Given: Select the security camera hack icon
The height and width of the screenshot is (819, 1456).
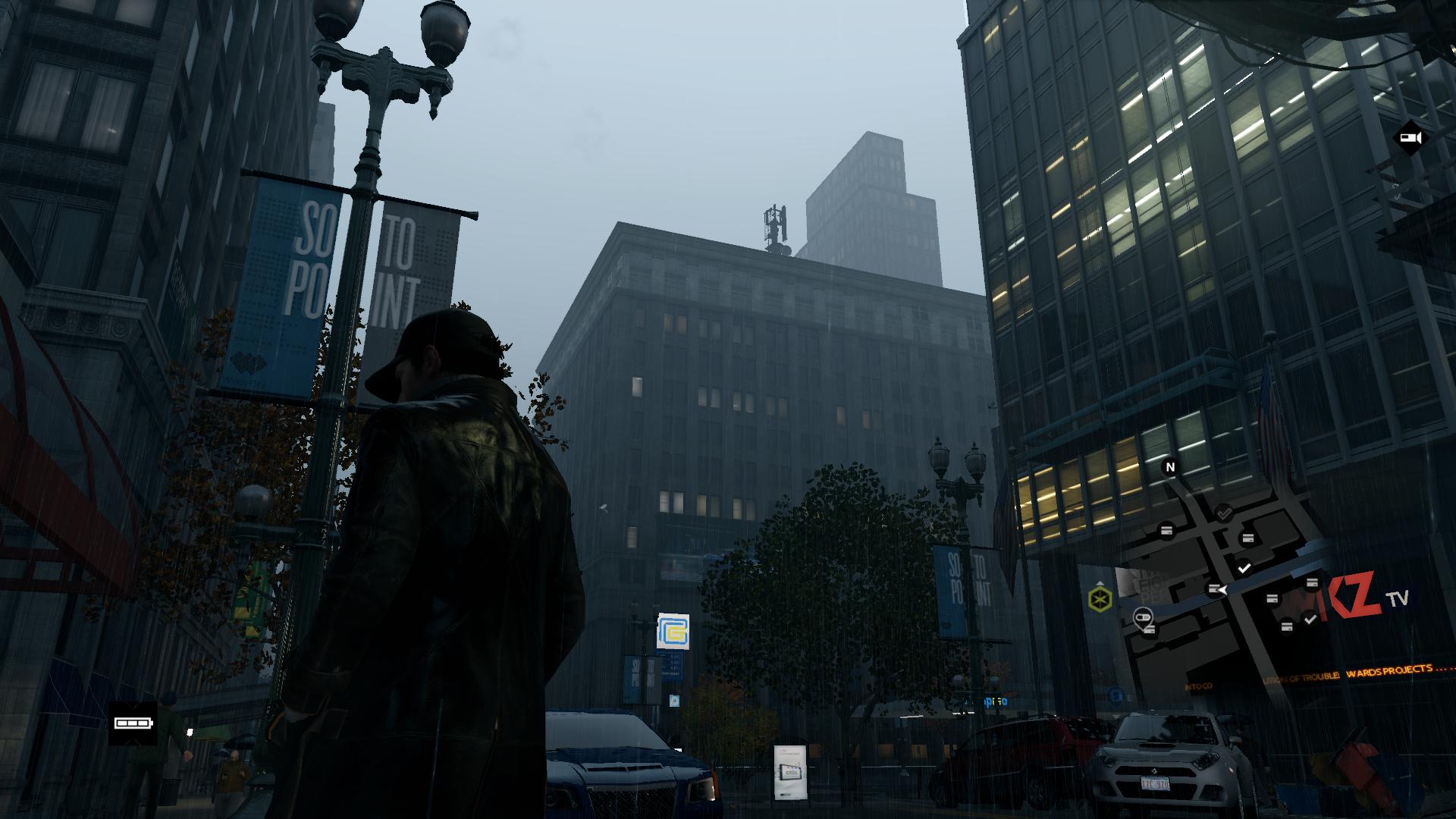Looking at the screenshot, I should click(x=1410, y=137).
